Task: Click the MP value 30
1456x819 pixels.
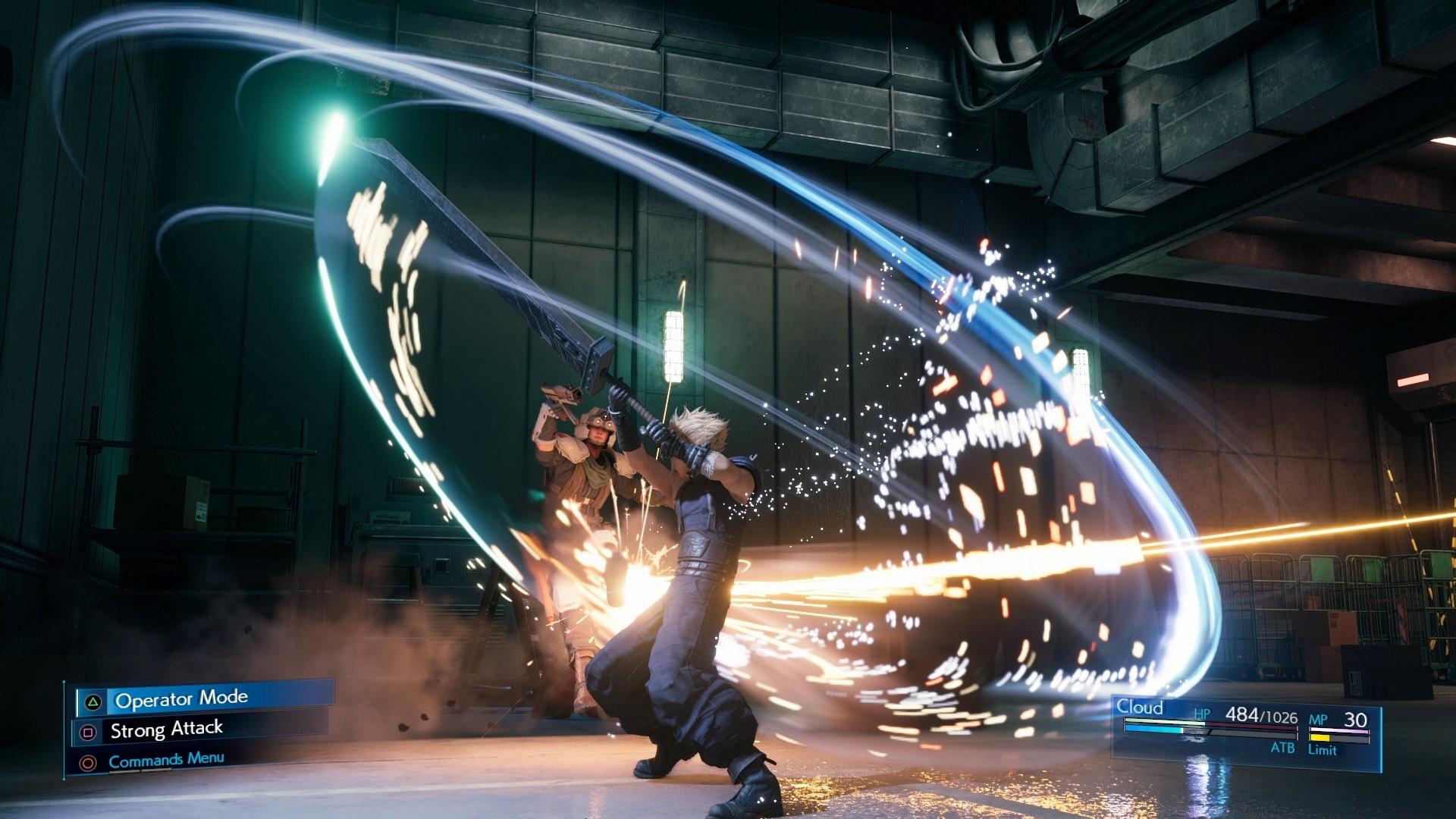Action: [x=1356, y=718]
